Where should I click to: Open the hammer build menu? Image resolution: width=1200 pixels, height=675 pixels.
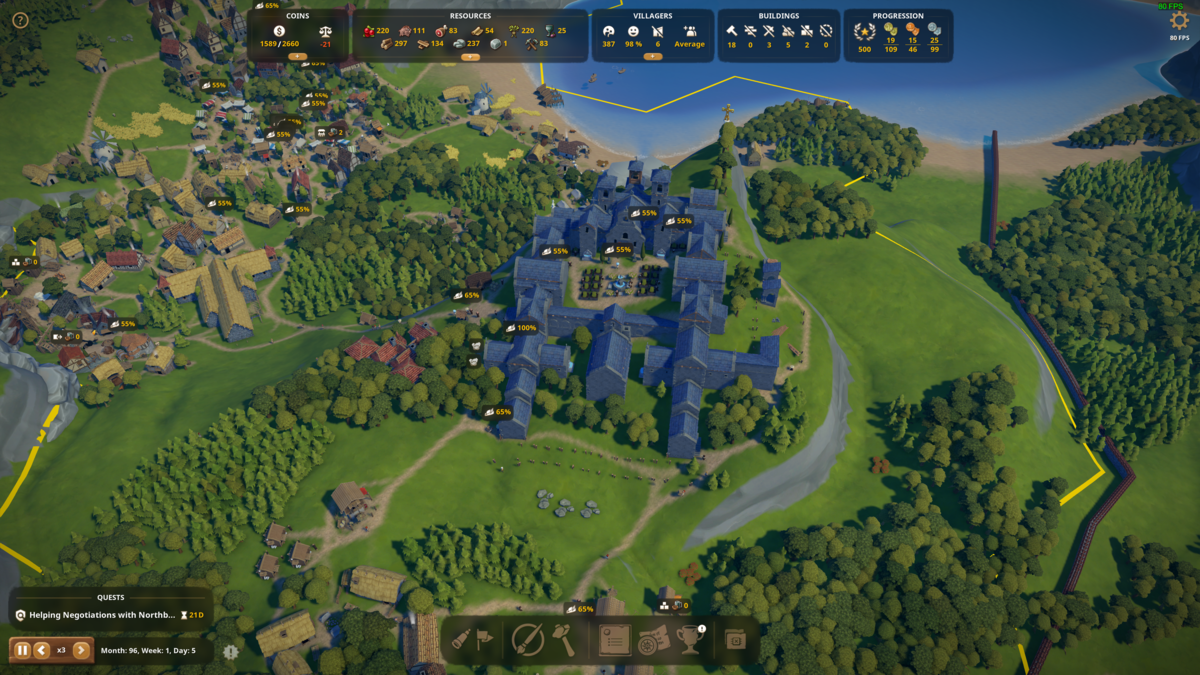tap(564, 640)
